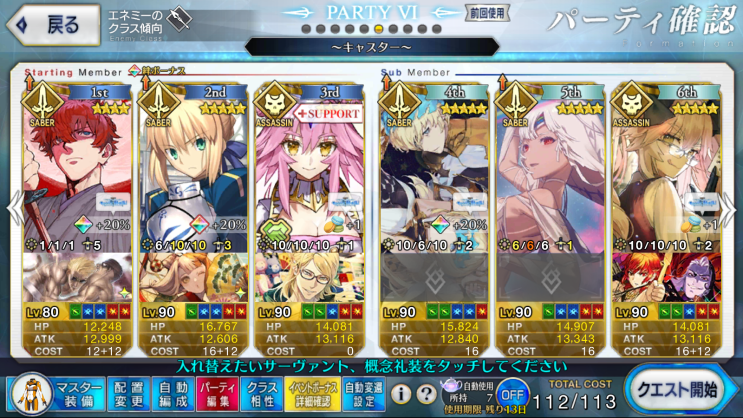Open 配置変更 to rearrange positions
The width and height of the screenshot is (743, 418).
click(128, 391)
